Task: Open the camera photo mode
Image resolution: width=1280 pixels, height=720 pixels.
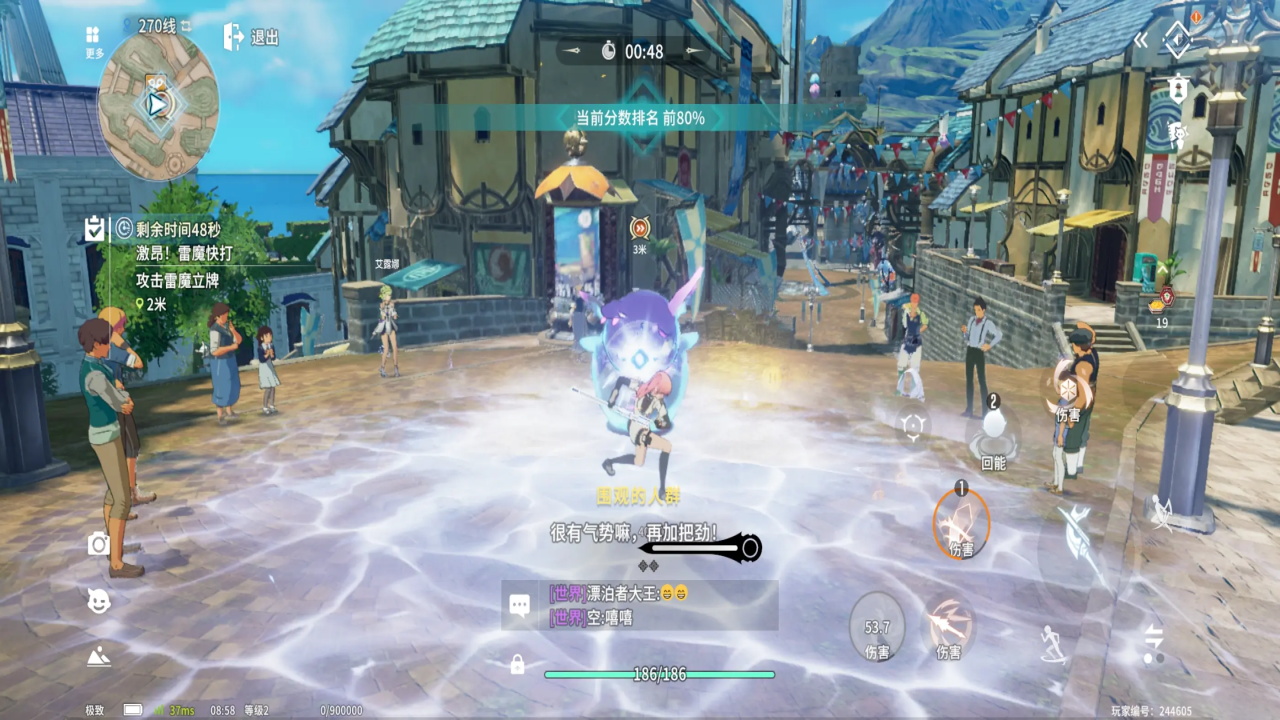Action: pos(98,543)
